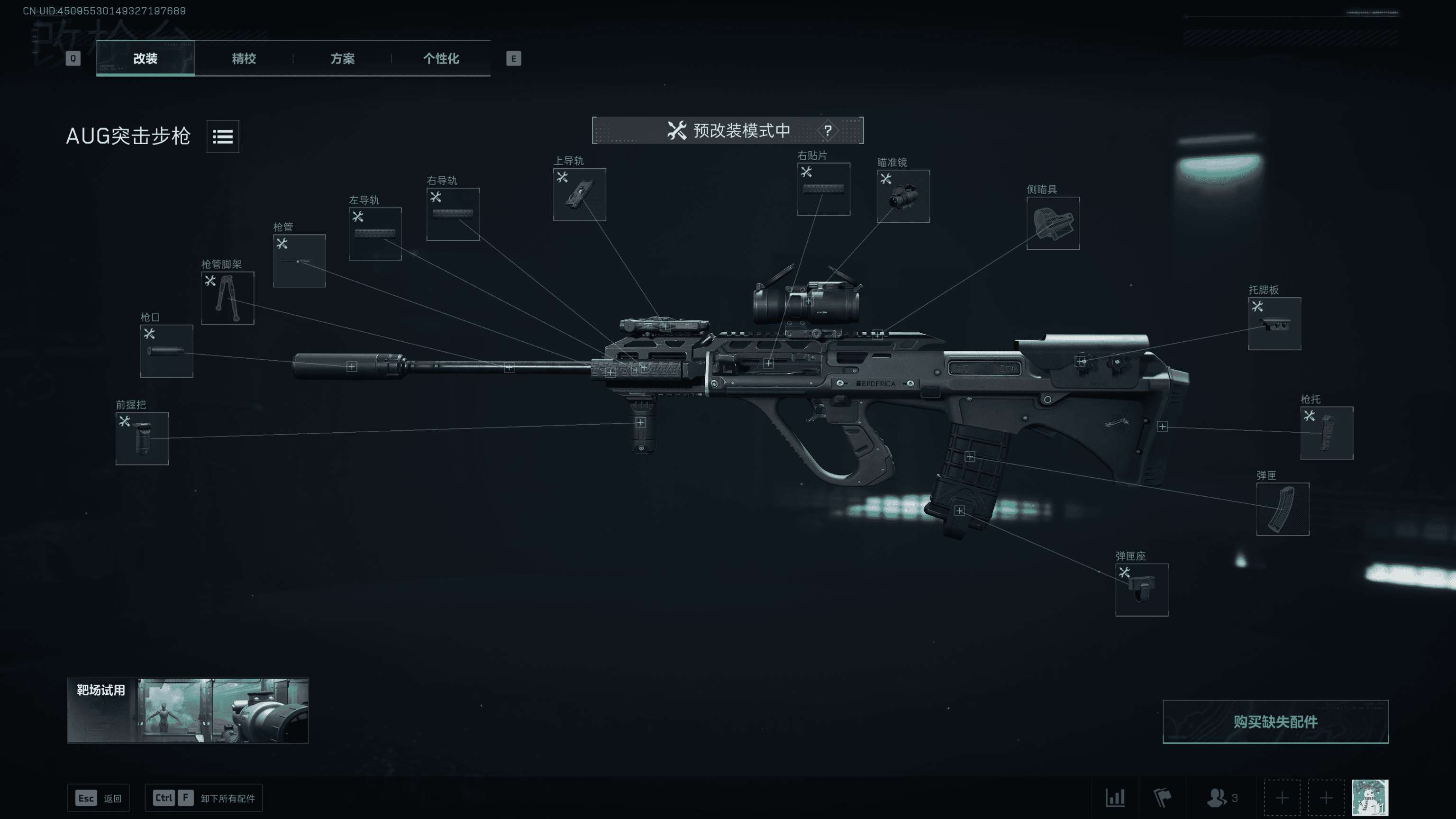This screenshot has width=1456, height=819.
Task: Select the 枪口 muzzle slot
Action: coord(166,351)
